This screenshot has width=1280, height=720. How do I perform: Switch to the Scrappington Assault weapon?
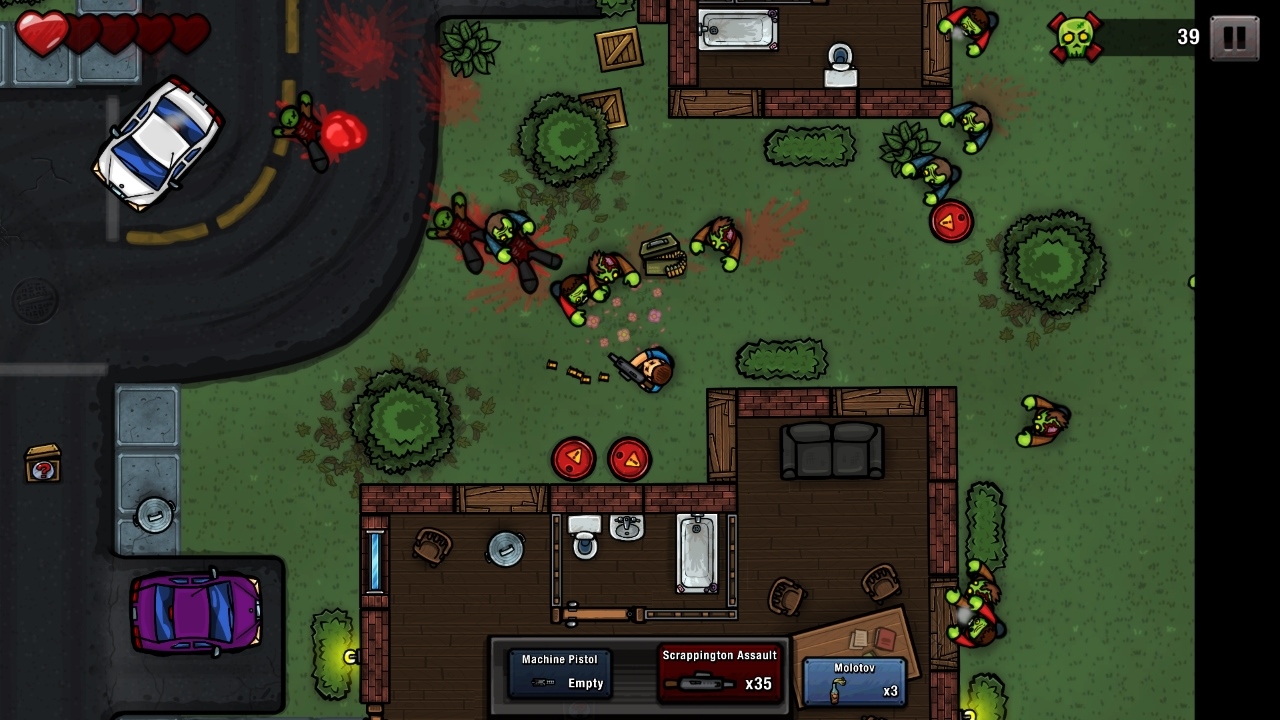pyautogui.click(x=718, y=672)
